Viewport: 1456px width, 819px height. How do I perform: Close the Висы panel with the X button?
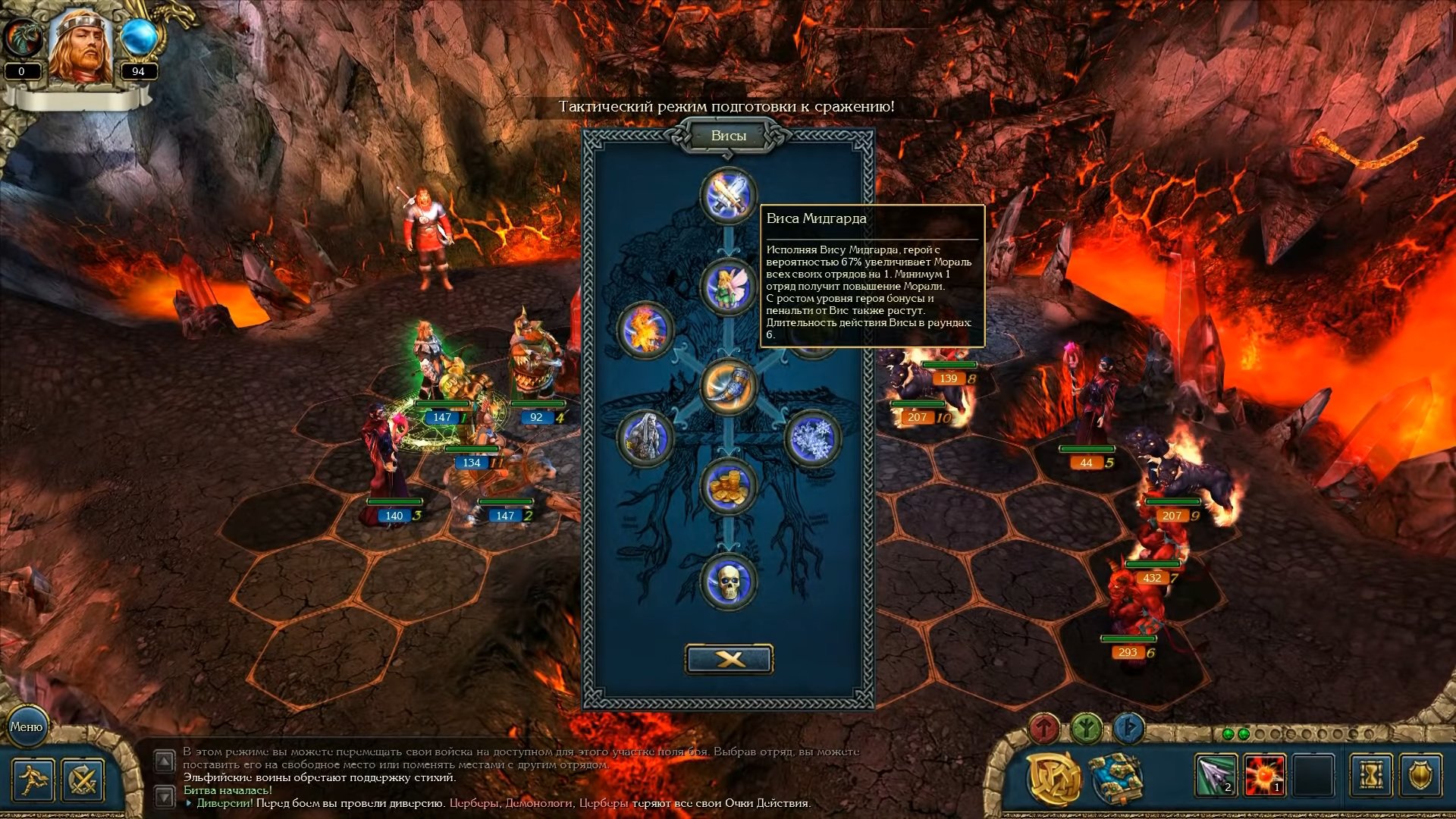729,659
